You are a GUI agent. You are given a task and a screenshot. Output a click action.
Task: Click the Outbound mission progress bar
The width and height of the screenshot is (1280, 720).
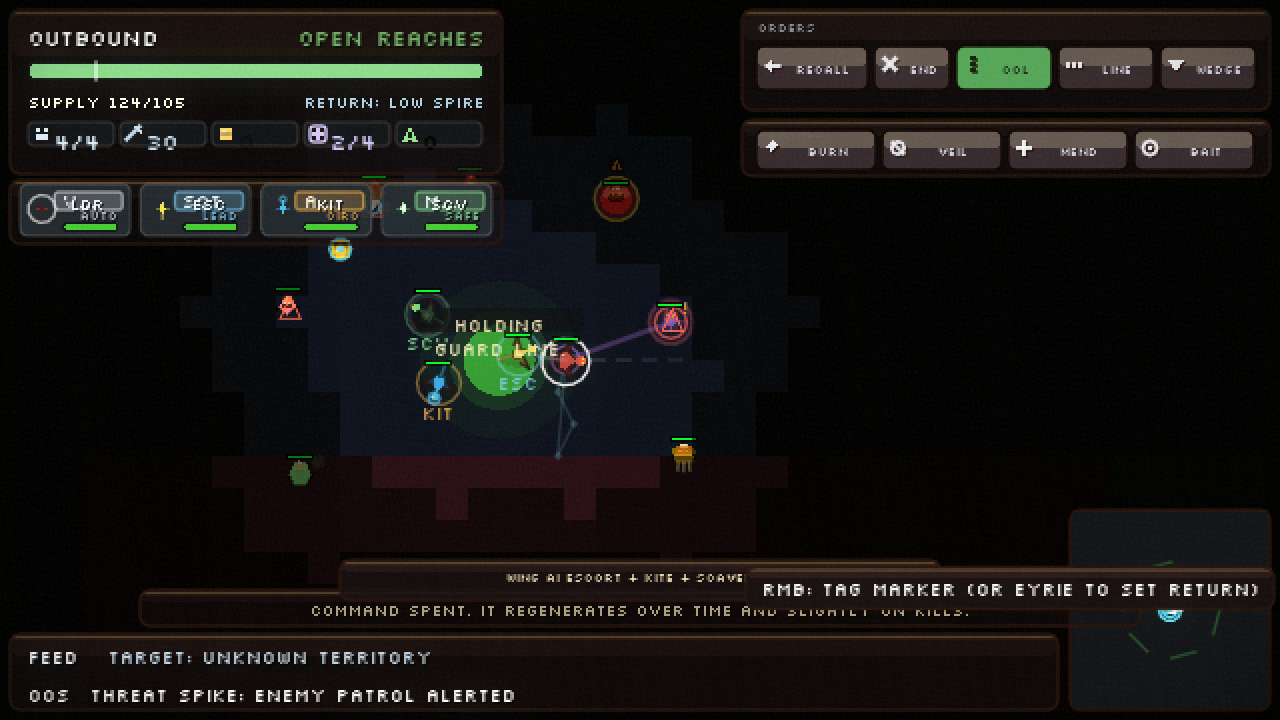255,71
